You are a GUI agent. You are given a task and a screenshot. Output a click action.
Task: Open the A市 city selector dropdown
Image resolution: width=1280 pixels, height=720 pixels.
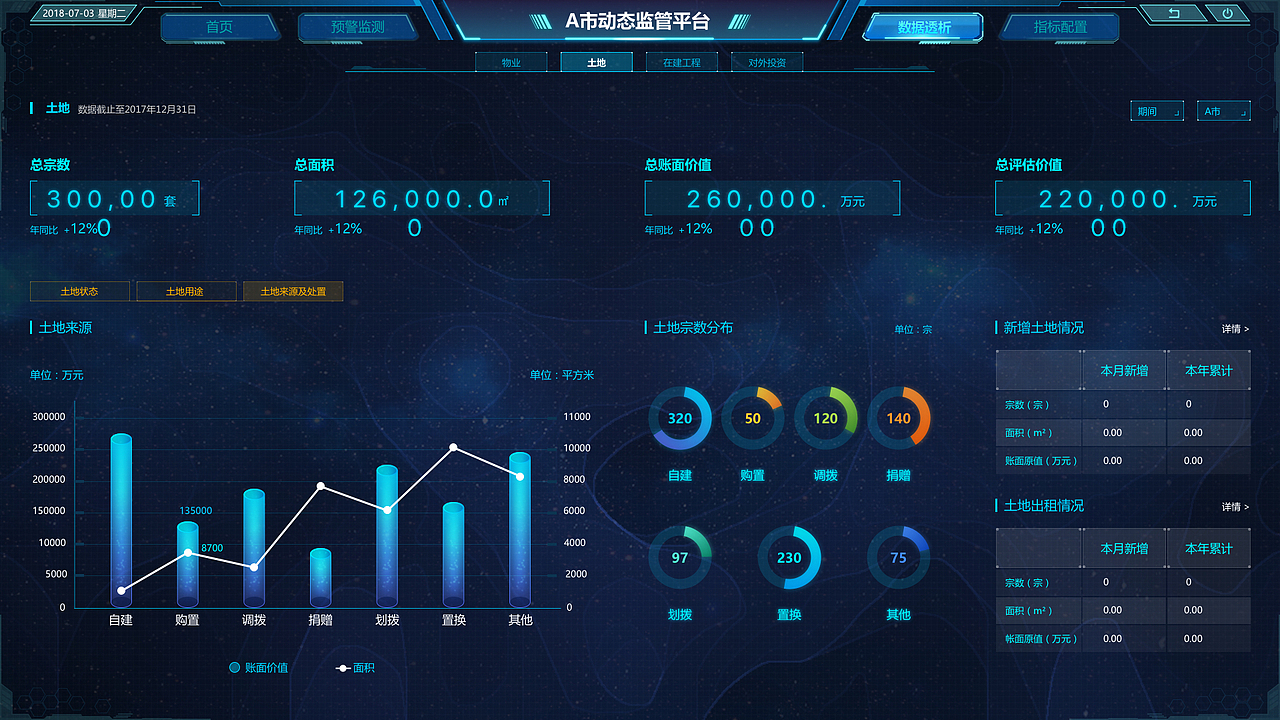[1224, 111]
